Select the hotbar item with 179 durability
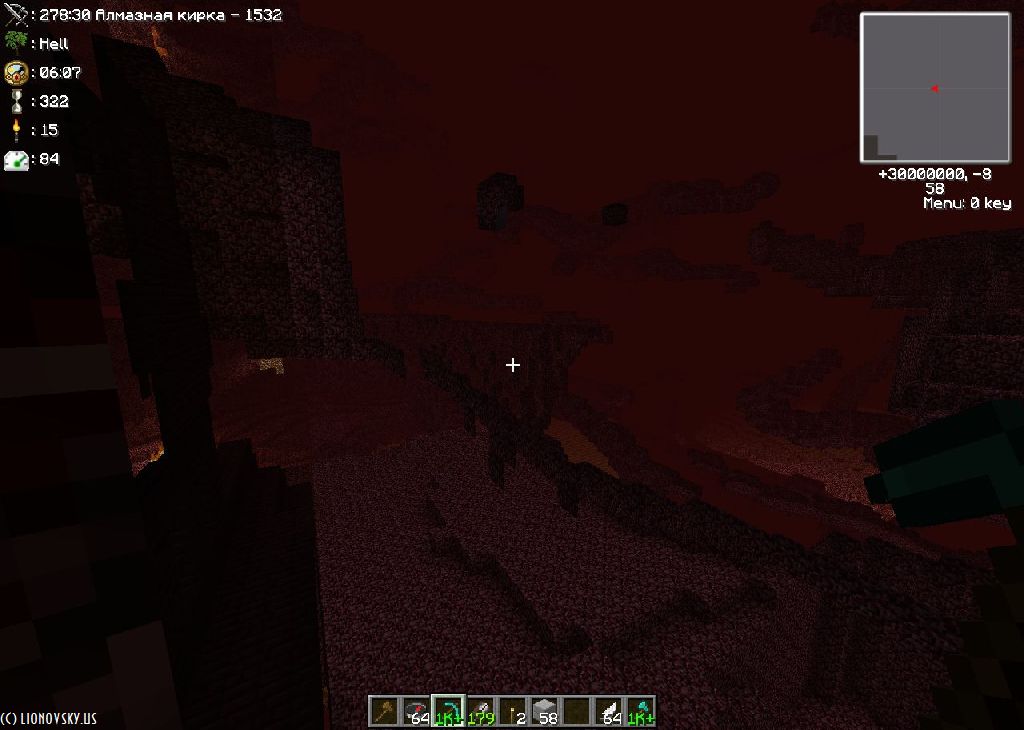1024x730 pixels. (480, 711)
